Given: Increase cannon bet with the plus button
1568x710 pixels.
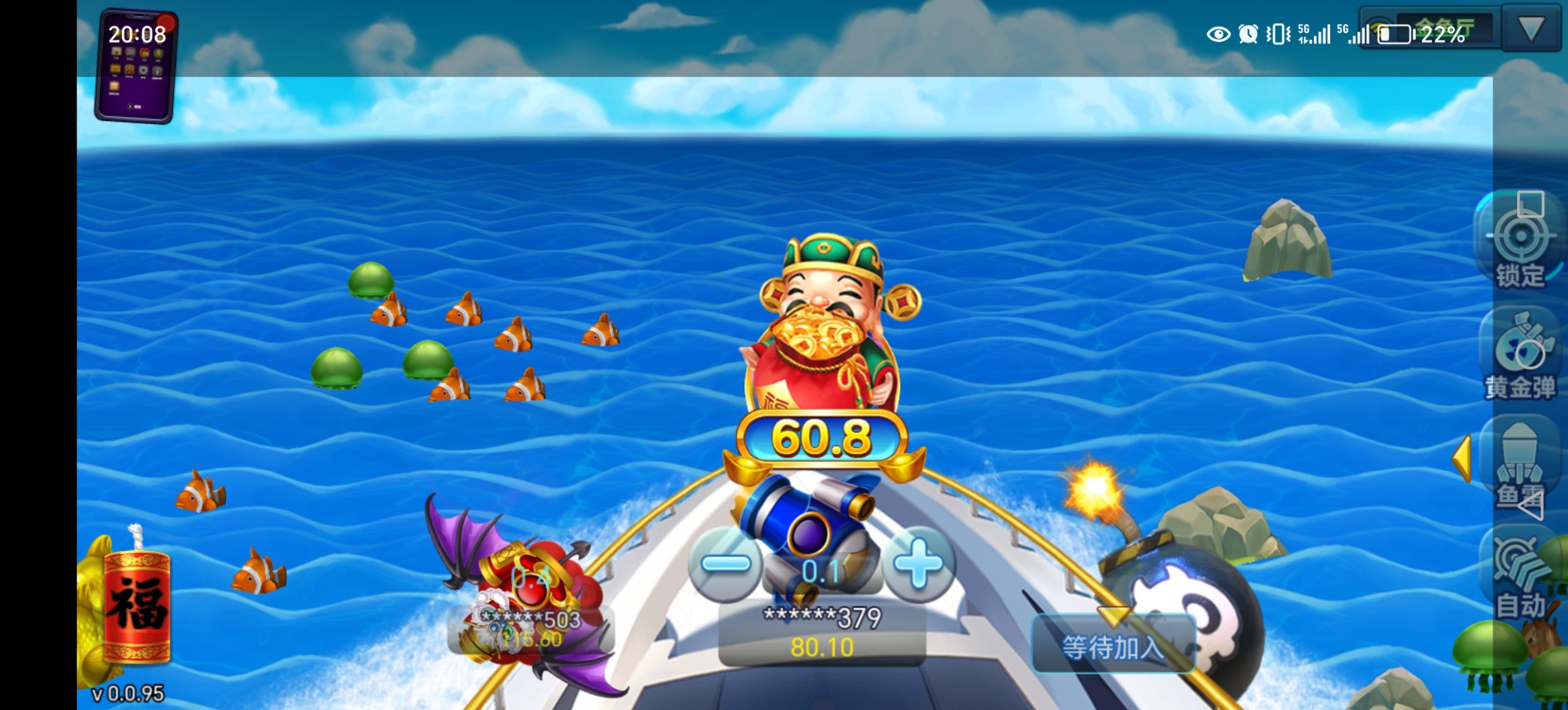Looking at the screenshot, I should coord(917,564).
